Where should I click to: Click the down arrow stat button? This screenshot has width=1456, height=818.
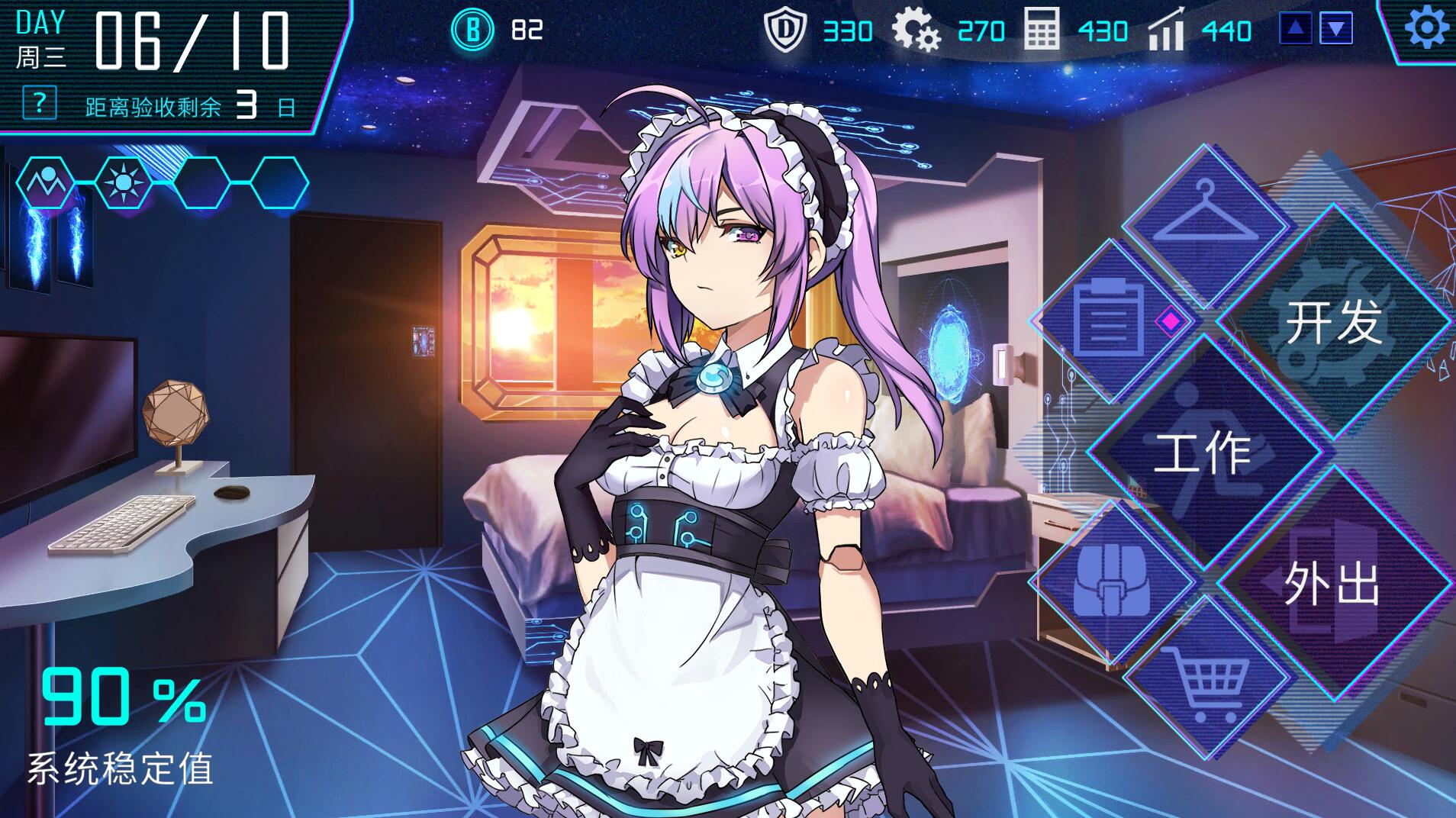tap(1336, 30)
